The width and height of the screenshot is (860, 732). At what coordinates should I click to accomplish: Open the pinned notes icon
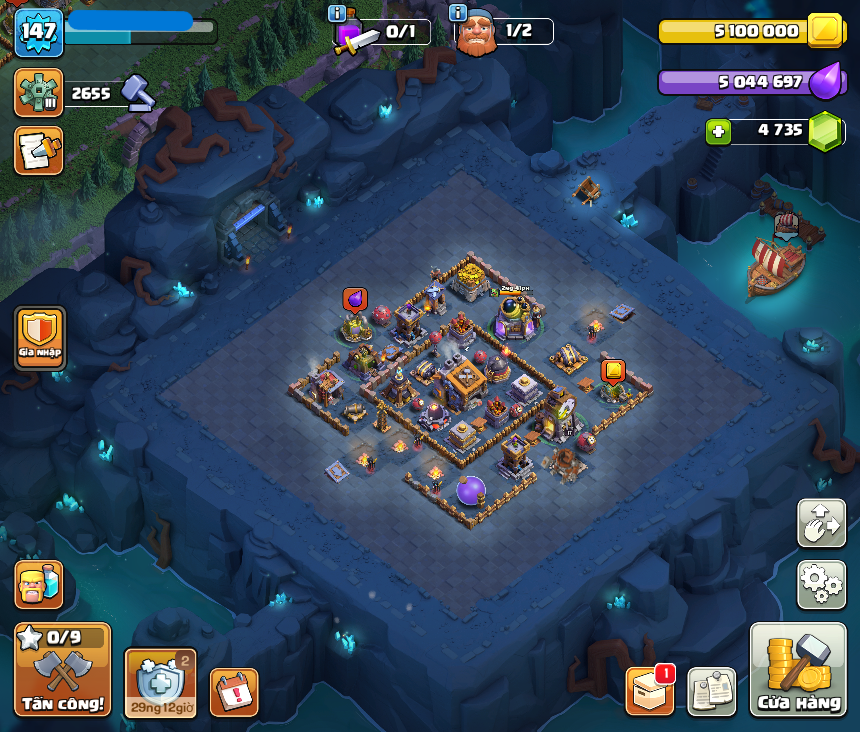712,691
